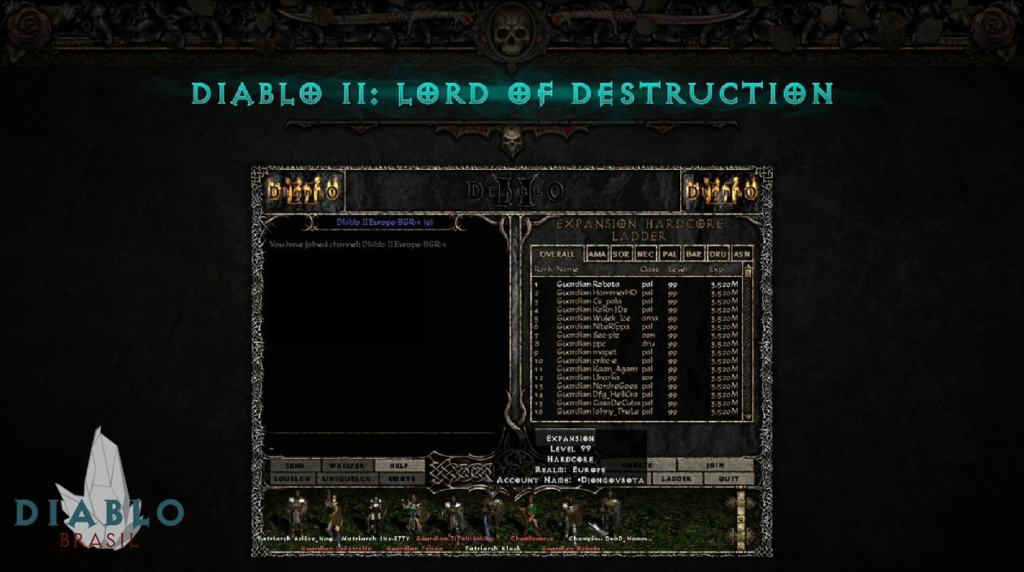Image resolution: width=1024 pixels, height=572 pixels.
Task: Select the Unsquelch button
Action: click(348, 479)
